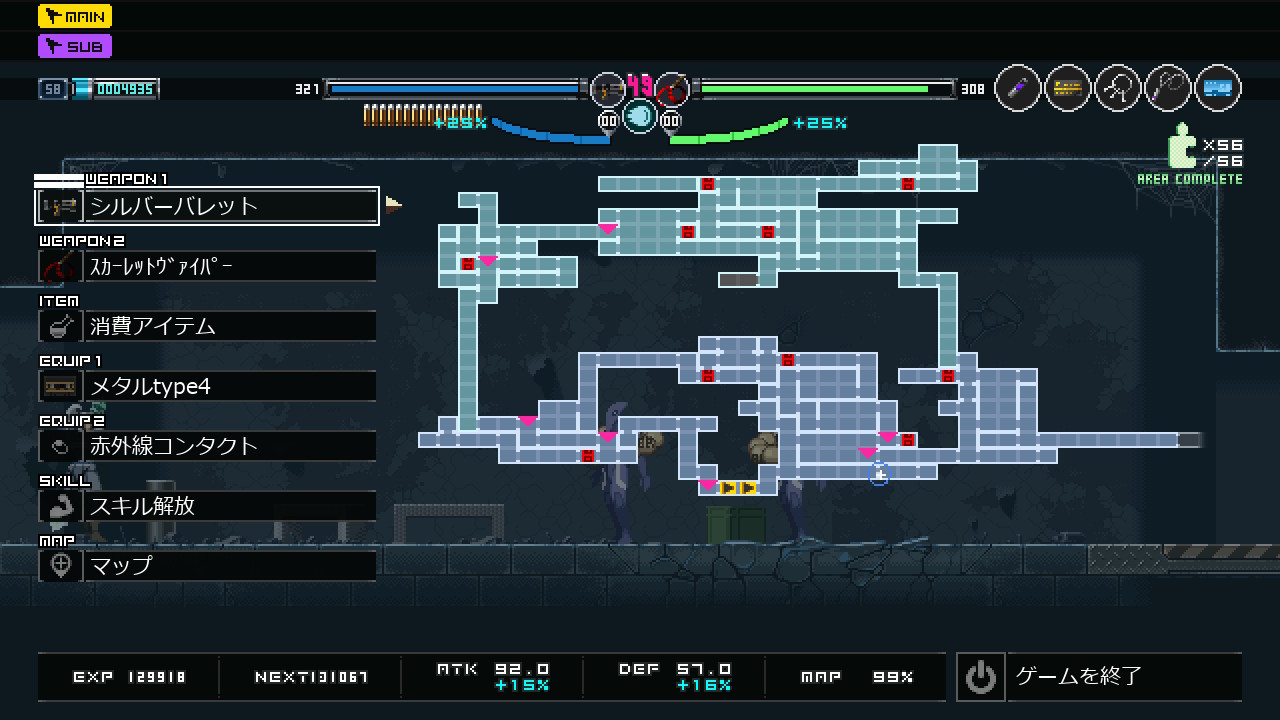1280x720 pixels.
Task: Choose the スカーレットヴァイパー weapon 2 entry
Action: click(207, 266)
